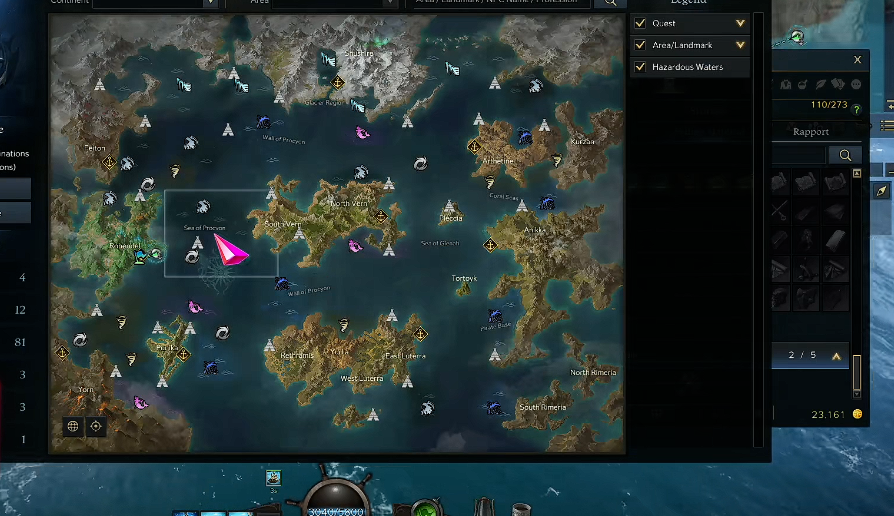Select the Rapport tab

point(811,132)
